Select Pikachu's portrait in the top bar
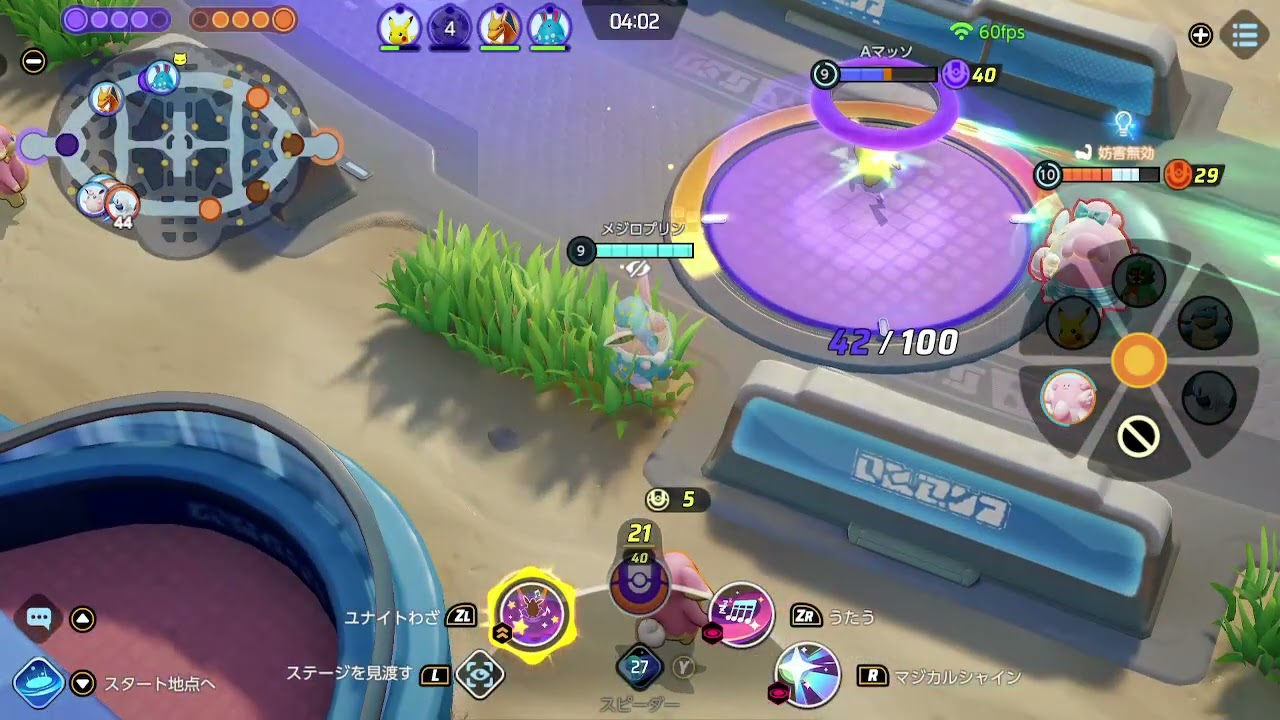The width and height of the screenshot is (1280, 720). point(399,27)
